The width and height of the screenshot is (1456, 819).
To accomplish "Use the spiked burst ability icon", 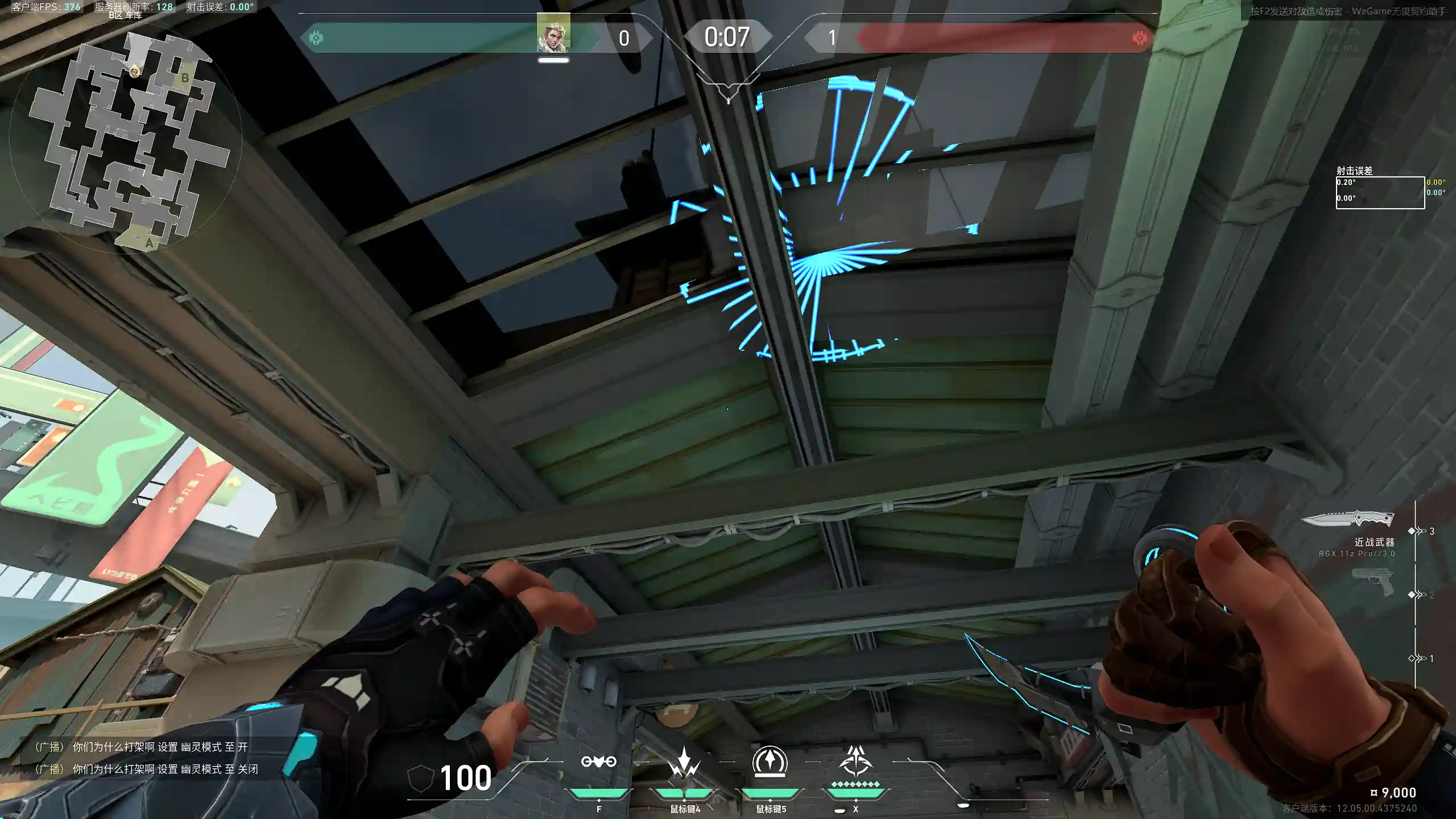I will (x=684, y=762).
